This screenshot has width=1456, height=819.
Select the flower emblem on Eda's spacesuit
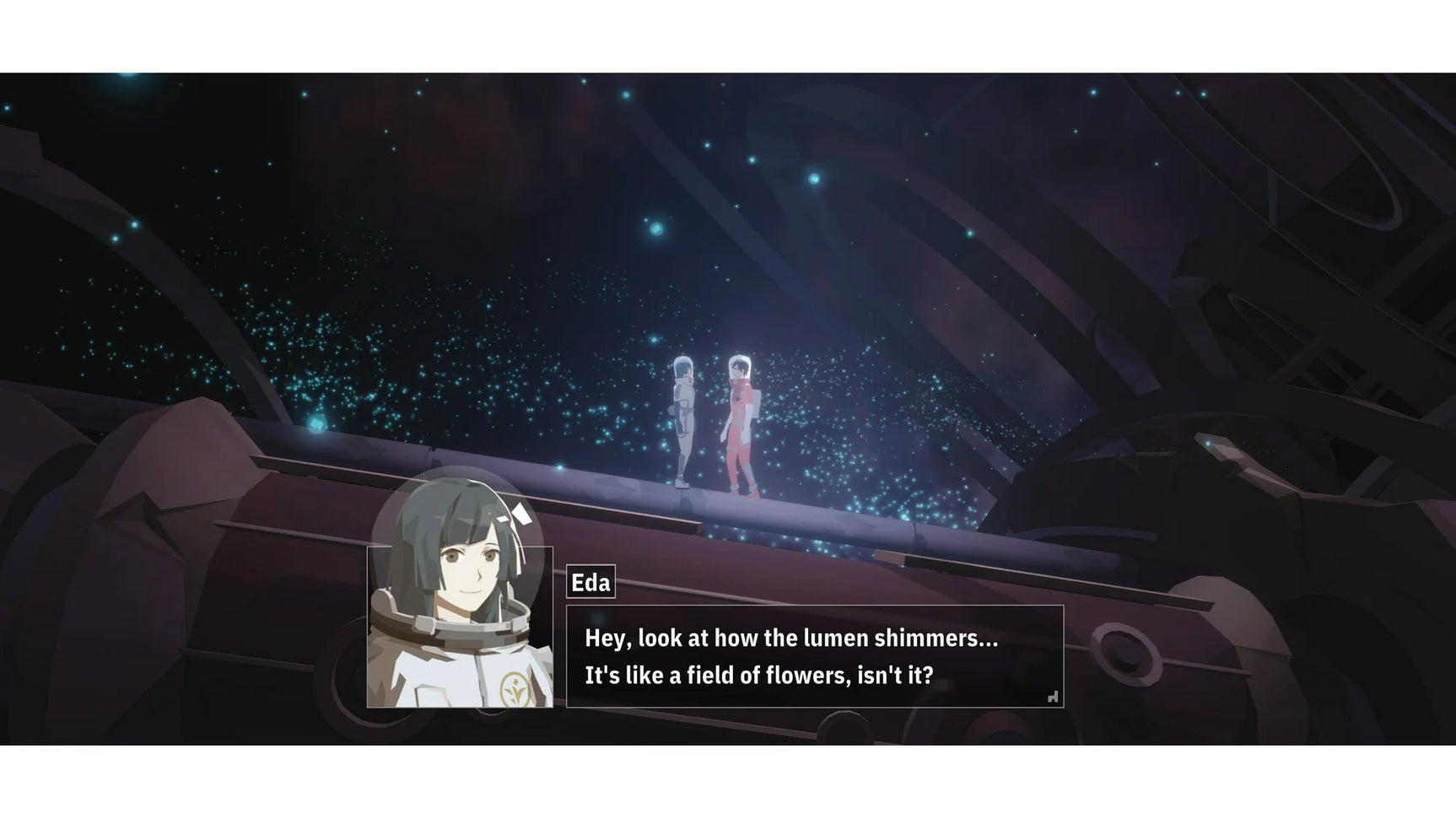coord(515,688)
